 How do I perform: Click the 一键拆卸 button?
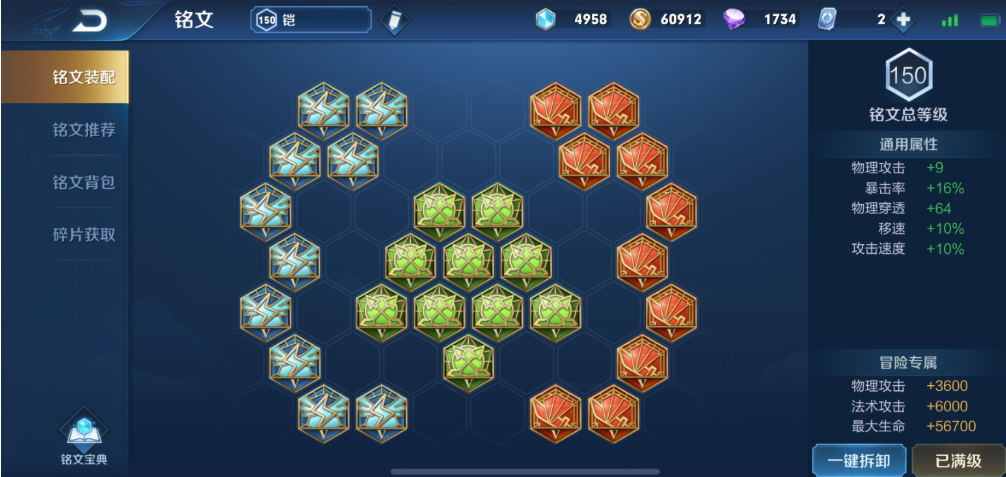point(858,460)
